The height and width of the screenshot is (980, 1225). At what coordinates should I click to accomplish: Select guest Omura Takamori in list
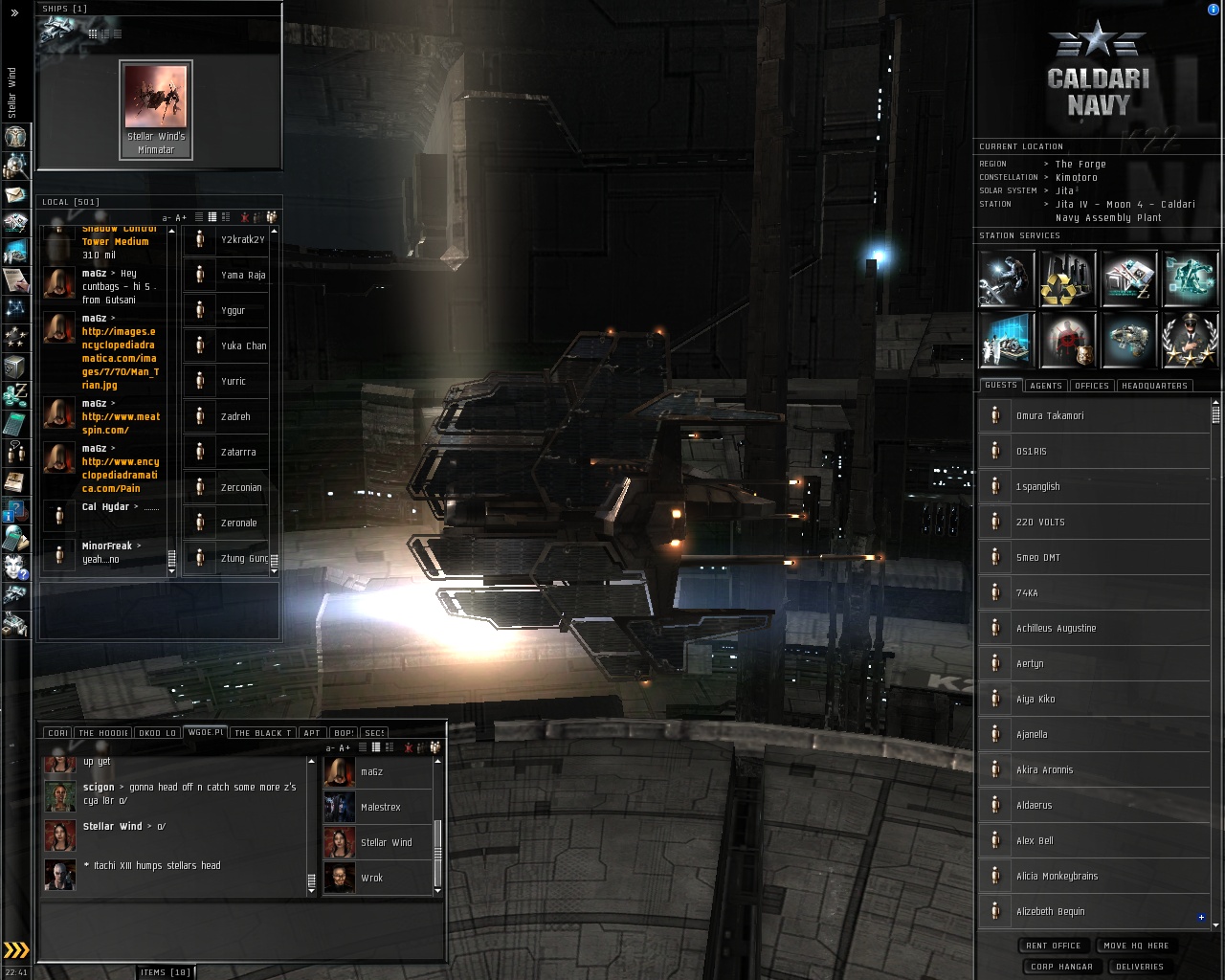(x=1050, y=416)
